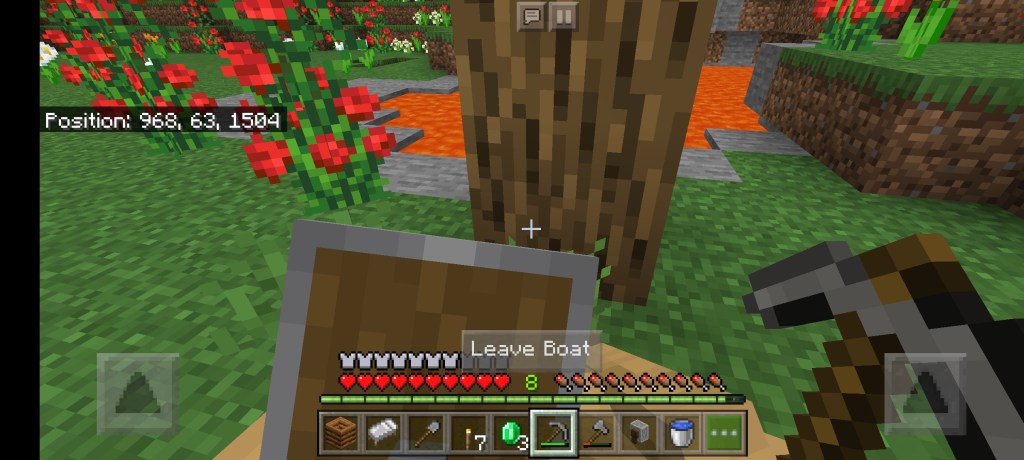Select the furnace block slot
Image resolution: width=1024 pixels, height=460 pixels.
point(638,433)
